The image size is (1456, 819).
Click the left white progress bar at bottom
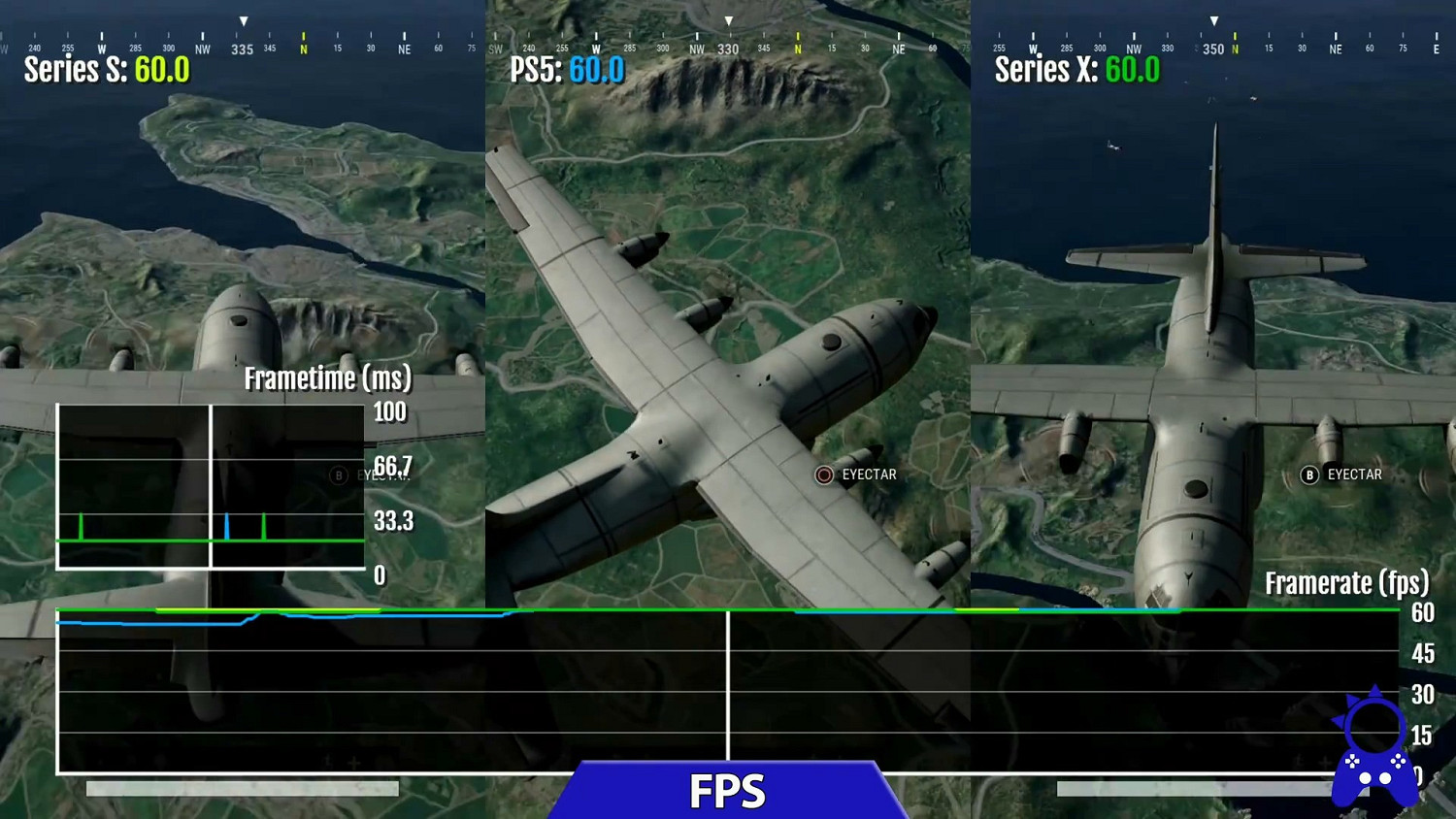[x=241, y=787]
